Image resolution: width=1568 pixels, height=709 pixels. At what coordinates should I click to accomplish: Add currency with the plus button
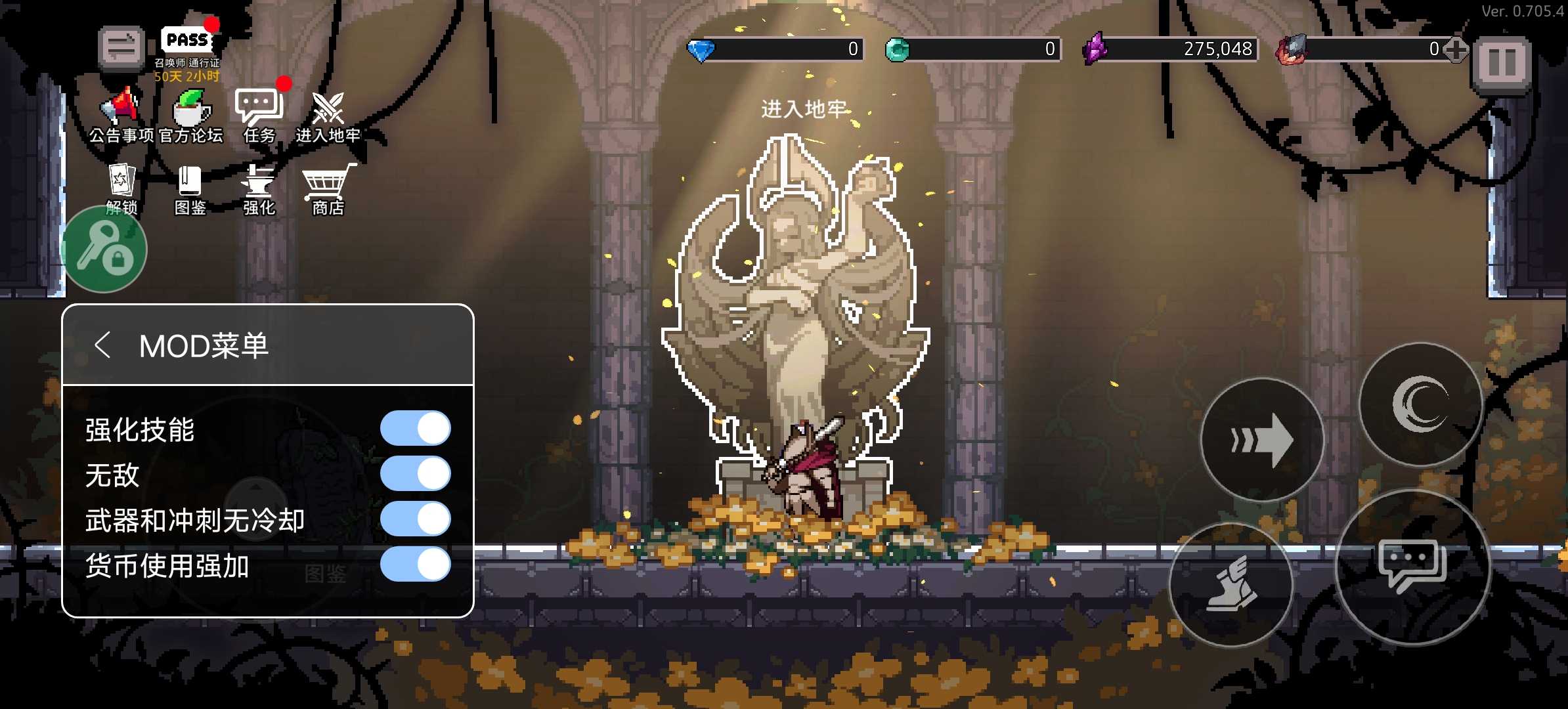(x=1455, y=49)
